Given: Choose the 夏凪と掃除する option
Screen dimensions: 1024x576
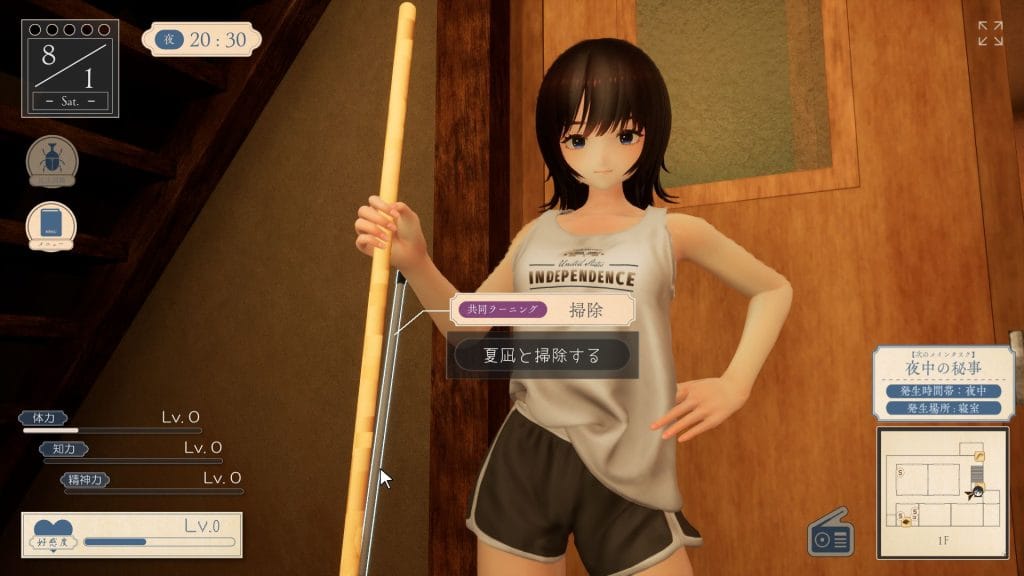Looking at the screenshot, I should 542,355.
